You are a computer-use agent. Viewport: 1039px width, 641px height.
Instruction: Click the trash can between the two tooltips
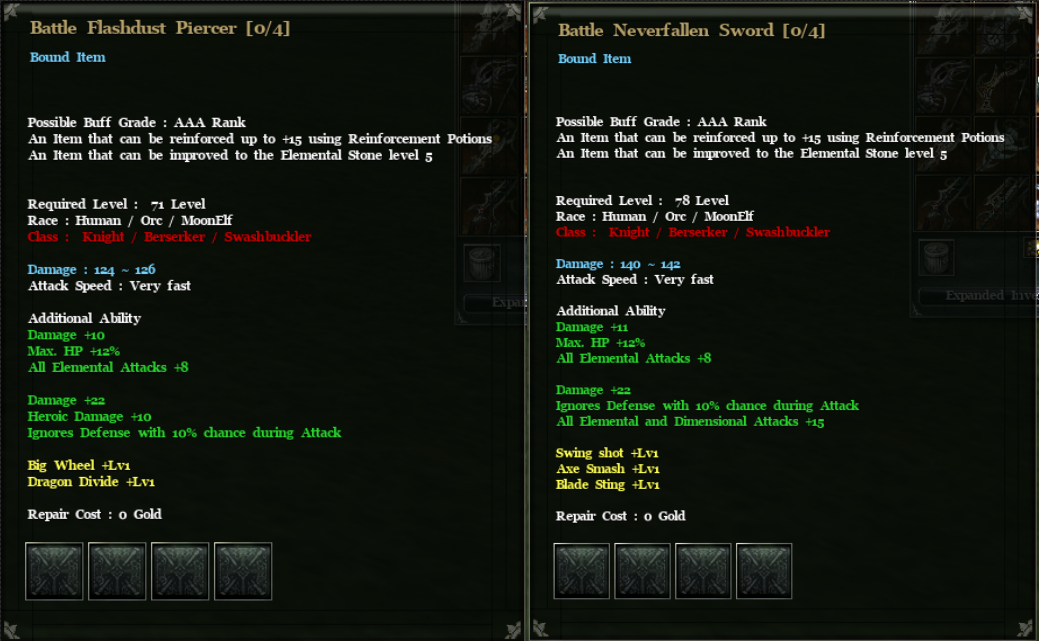pyautogui.click(x=483, y=264)
